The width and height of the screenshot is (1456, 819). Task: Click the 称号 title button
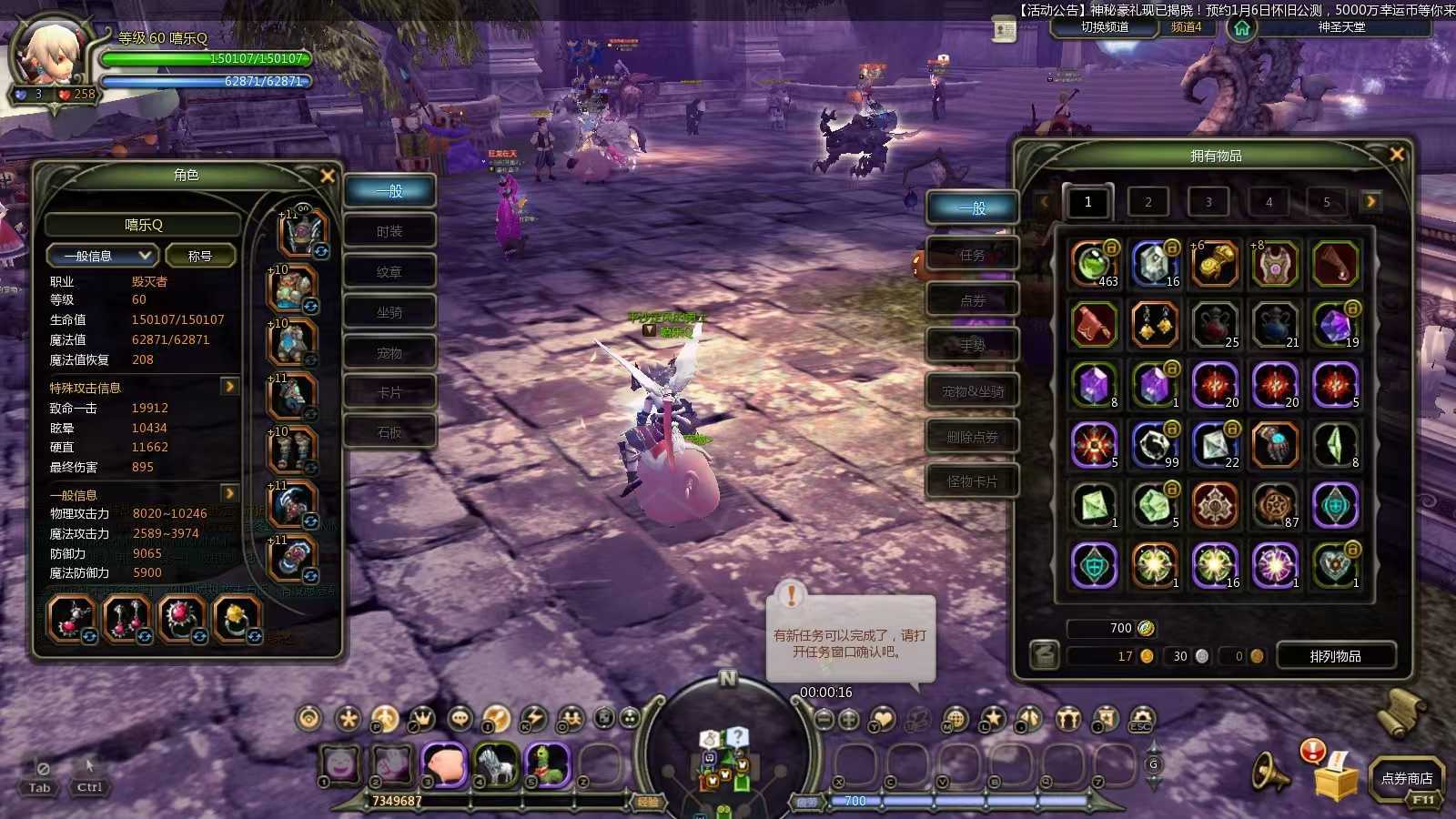click(200, 256)
